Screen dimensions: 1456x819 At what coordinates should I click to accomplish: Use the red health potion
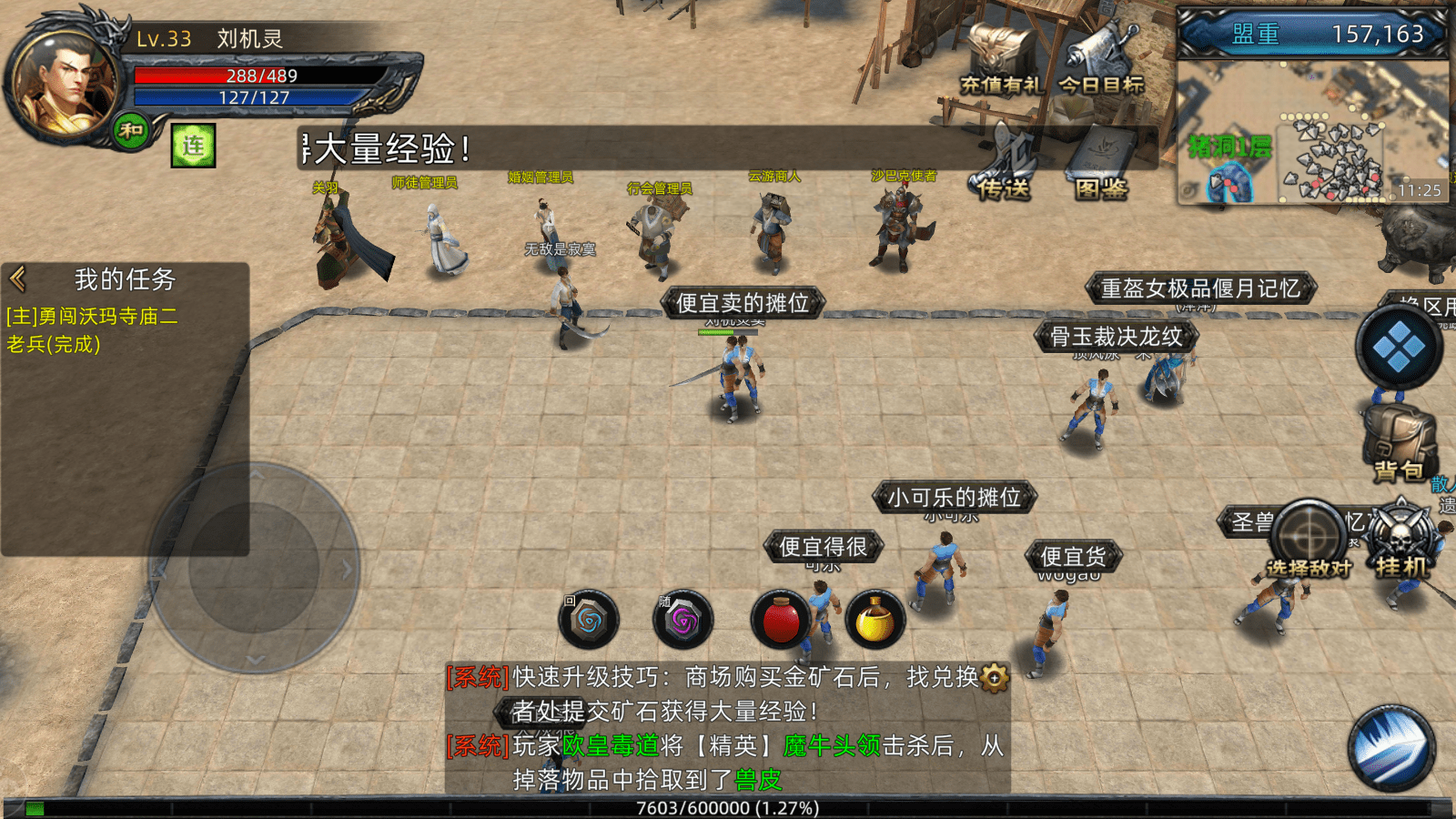click(x=781, y=622)
